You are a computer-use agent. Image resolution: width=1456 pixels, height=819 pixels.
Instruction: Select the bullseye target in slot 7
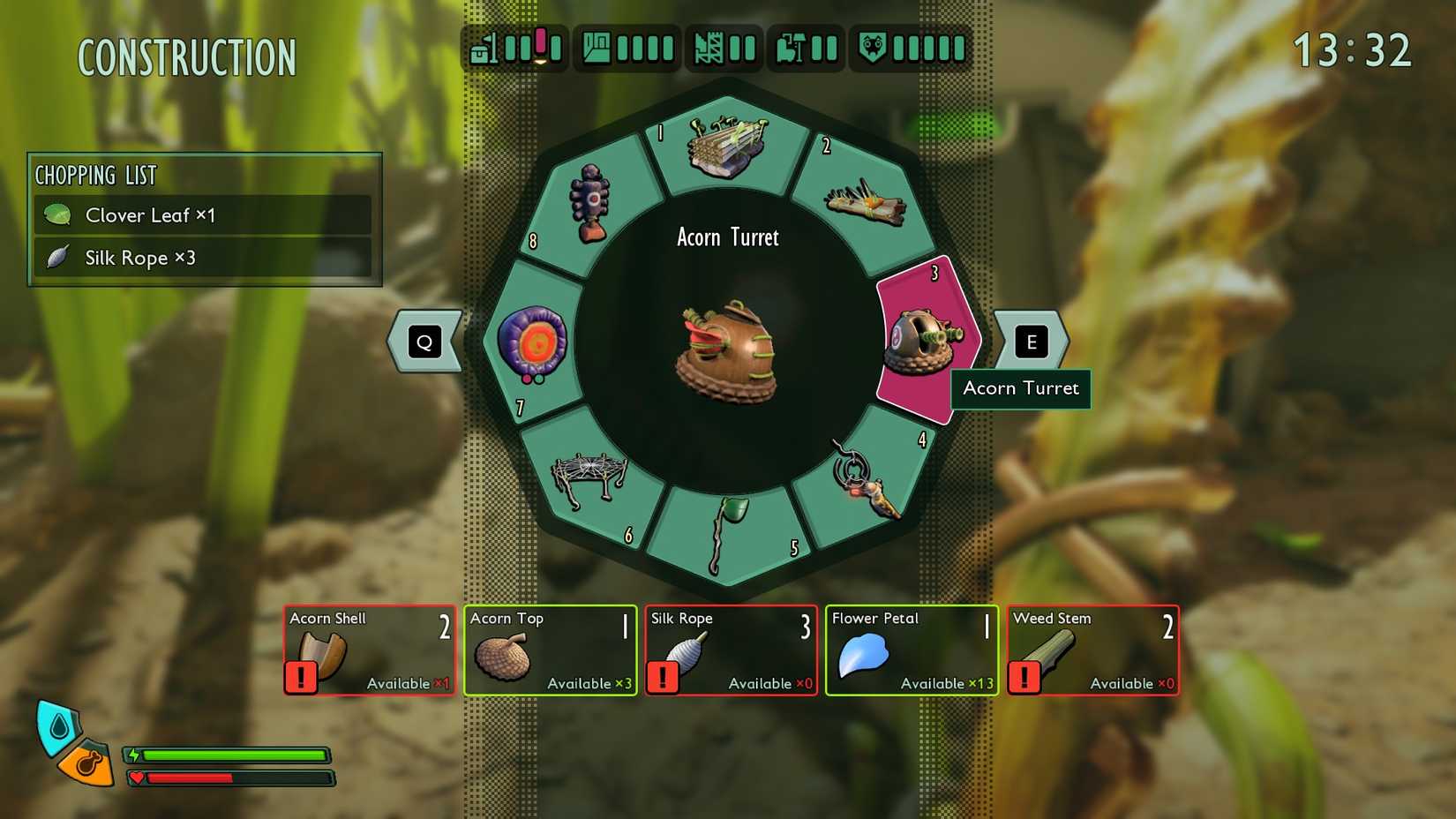pyautogui.click(x=532, y=342)
